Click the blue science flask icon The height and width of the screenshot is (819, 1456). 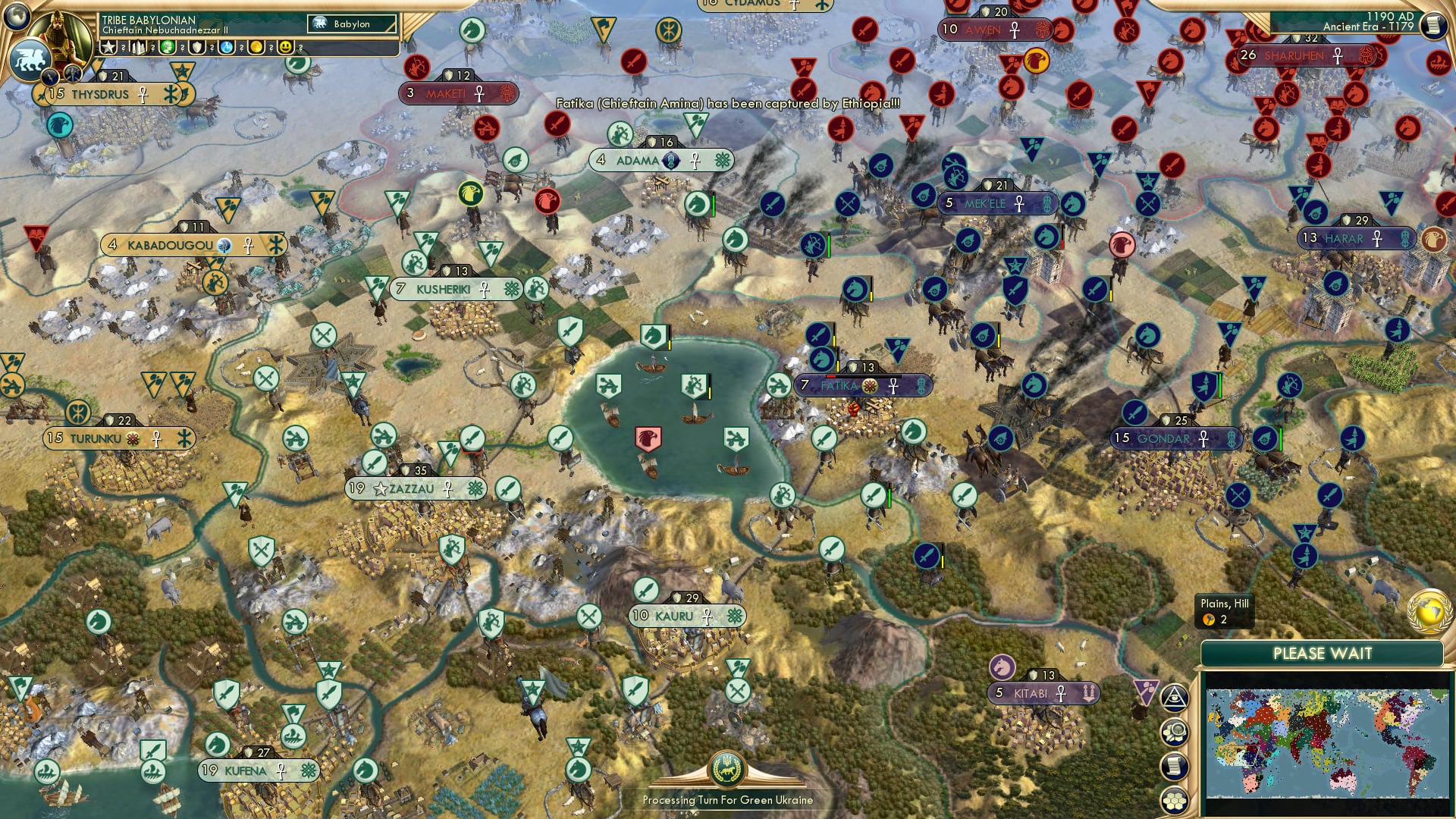click(x=227, y=48)
